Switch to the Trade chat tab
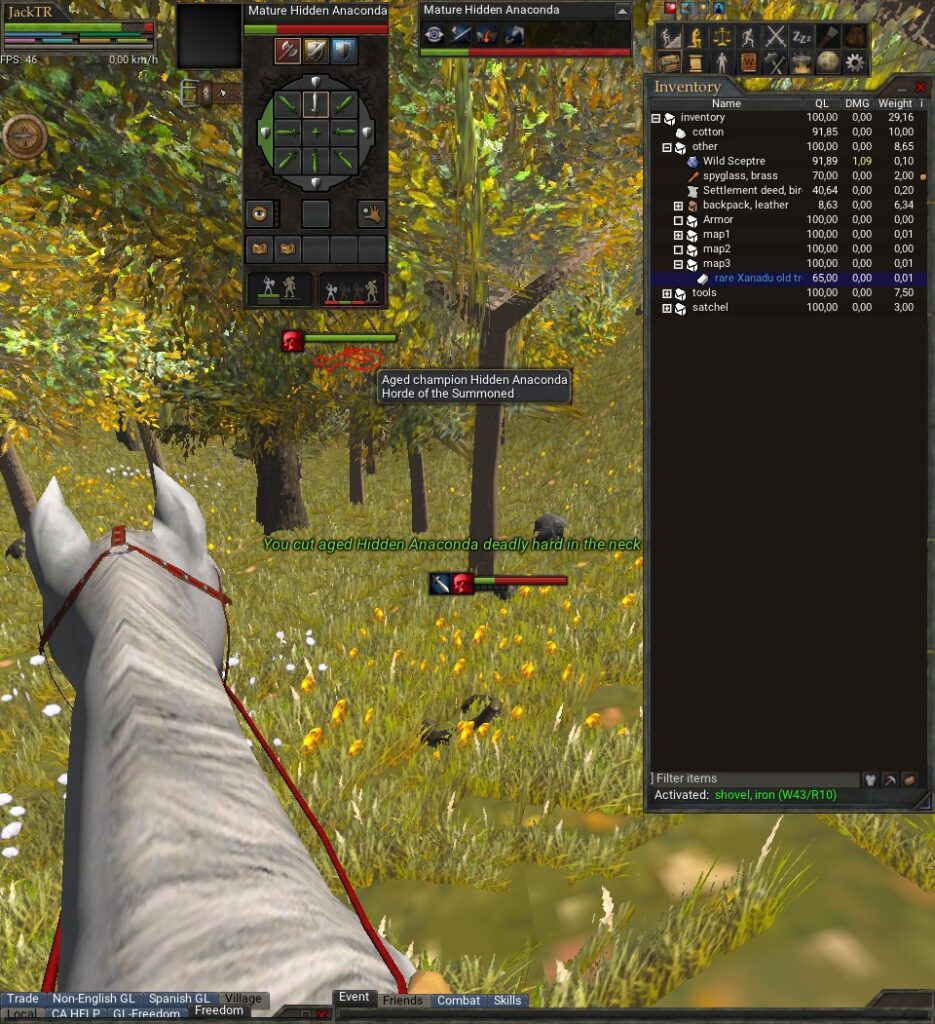Image resolution: width=935 pixels, height=1024 pixels. (22, 998)
